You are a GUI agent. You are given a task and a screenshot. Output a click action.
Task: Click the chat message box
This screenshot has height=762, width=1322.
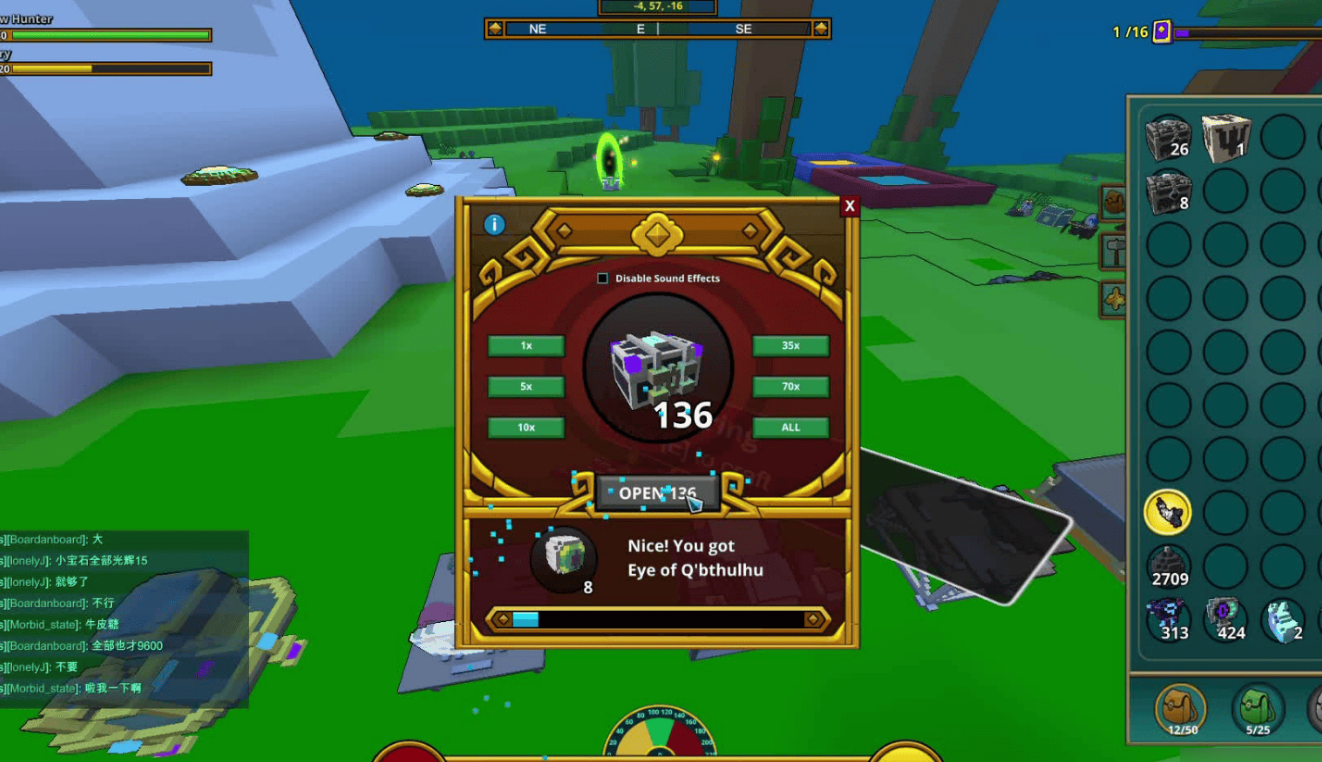[124, 618]
